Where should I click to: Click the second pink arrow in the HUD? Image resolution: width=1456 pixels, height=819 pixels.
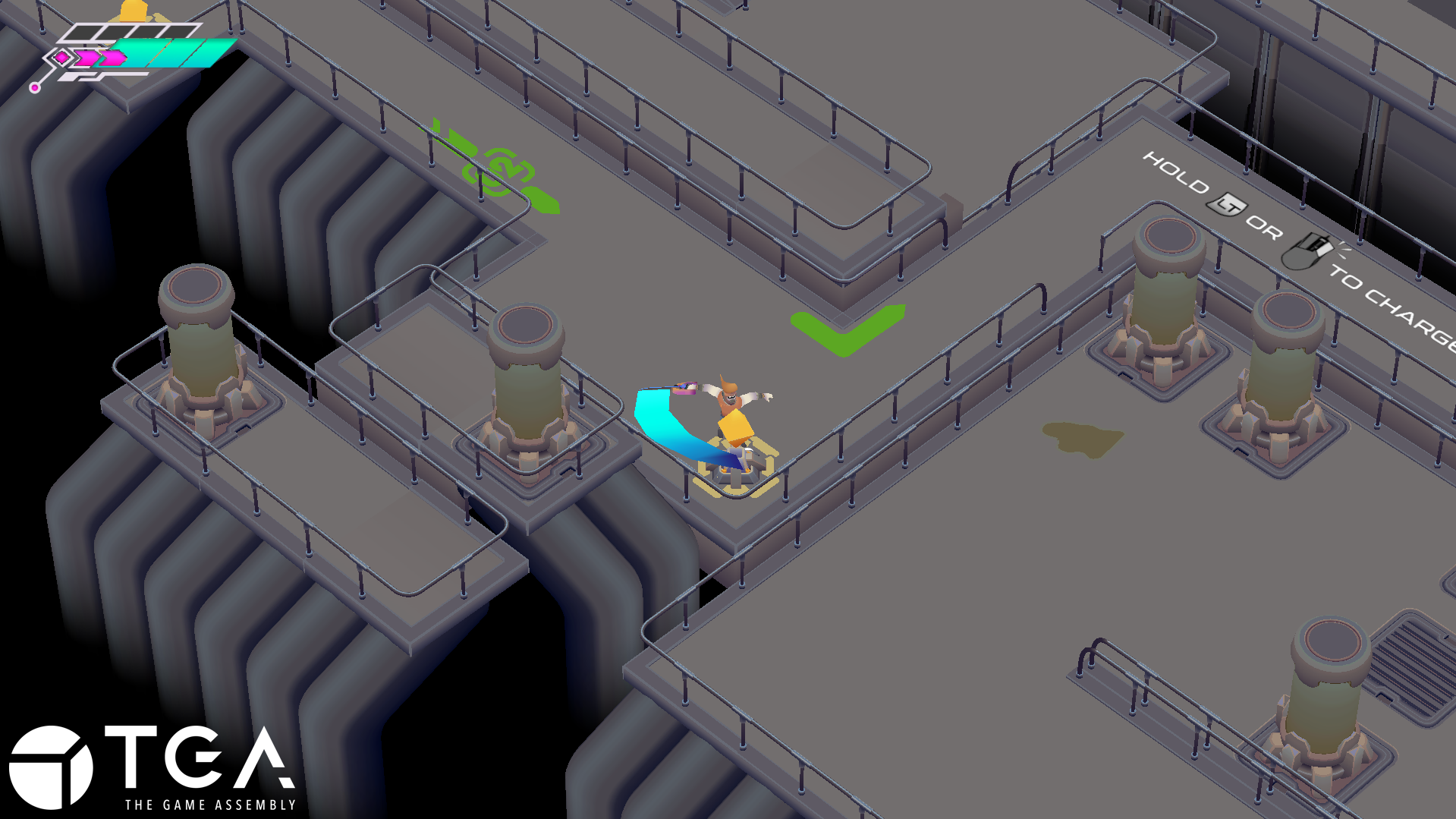pos(113,58)
